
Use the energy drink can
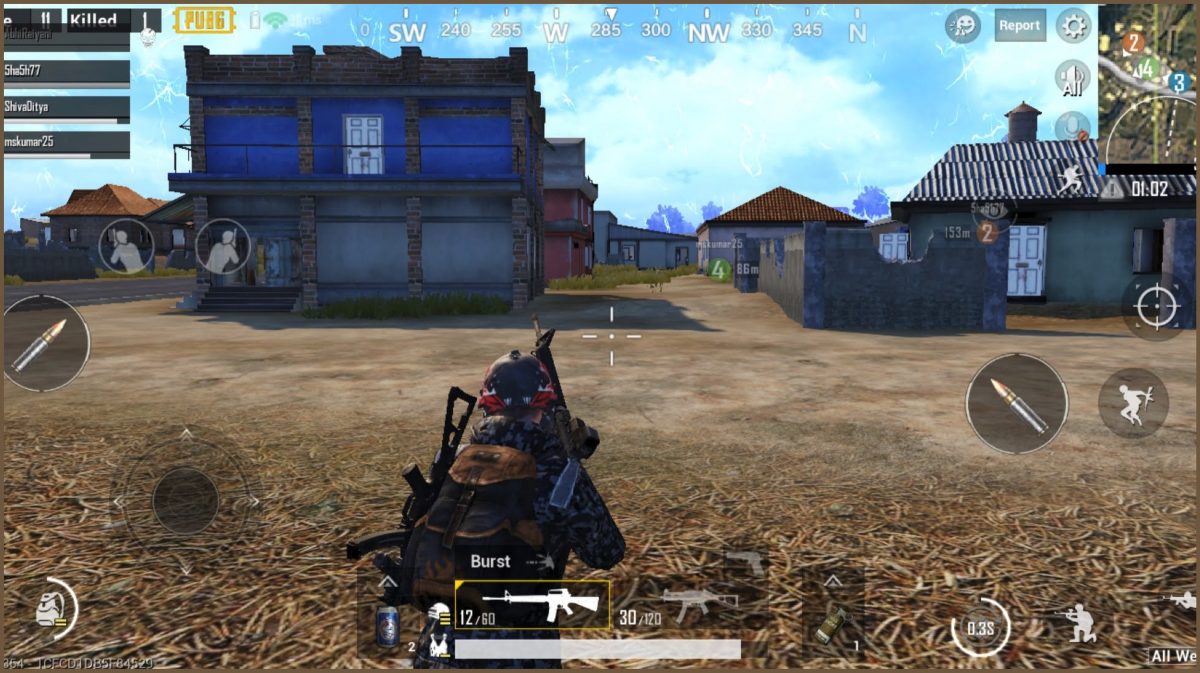click(388, 626)
